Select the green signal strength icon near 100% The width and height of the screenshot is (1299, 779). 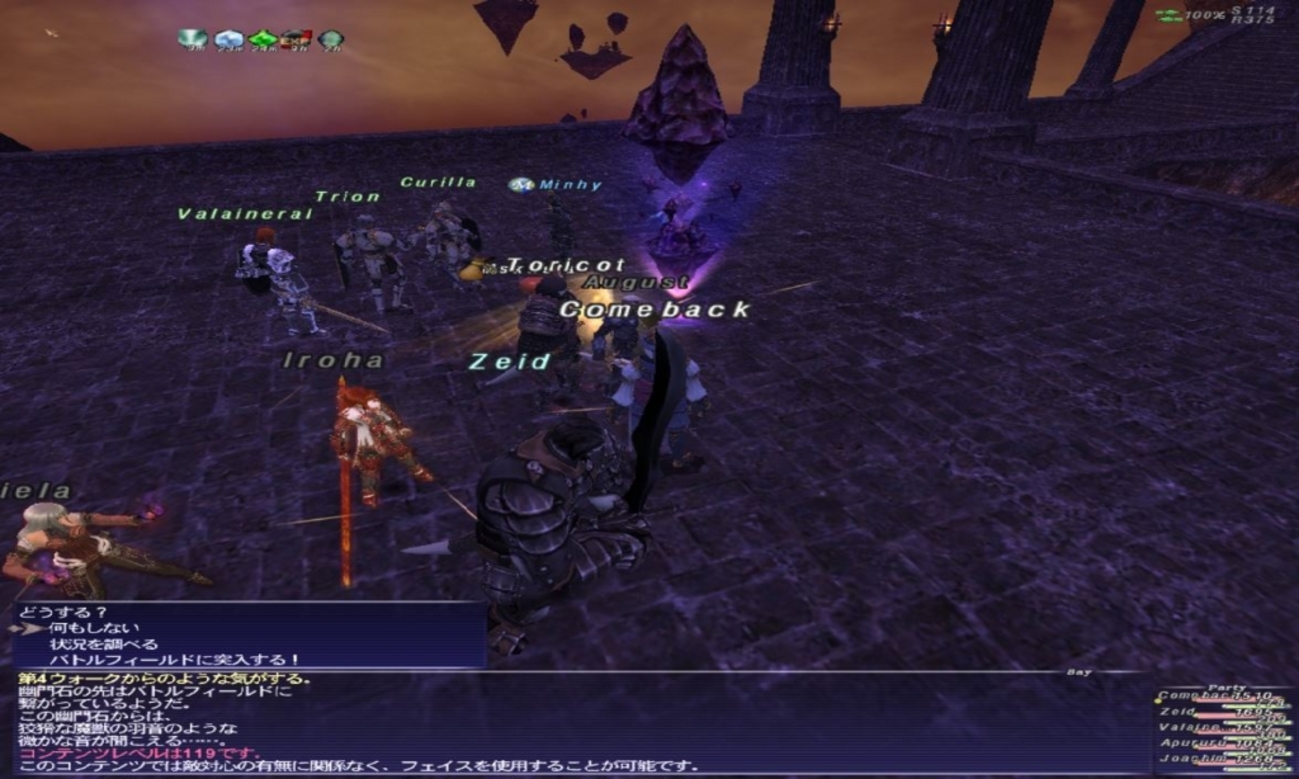point(1167,14)
